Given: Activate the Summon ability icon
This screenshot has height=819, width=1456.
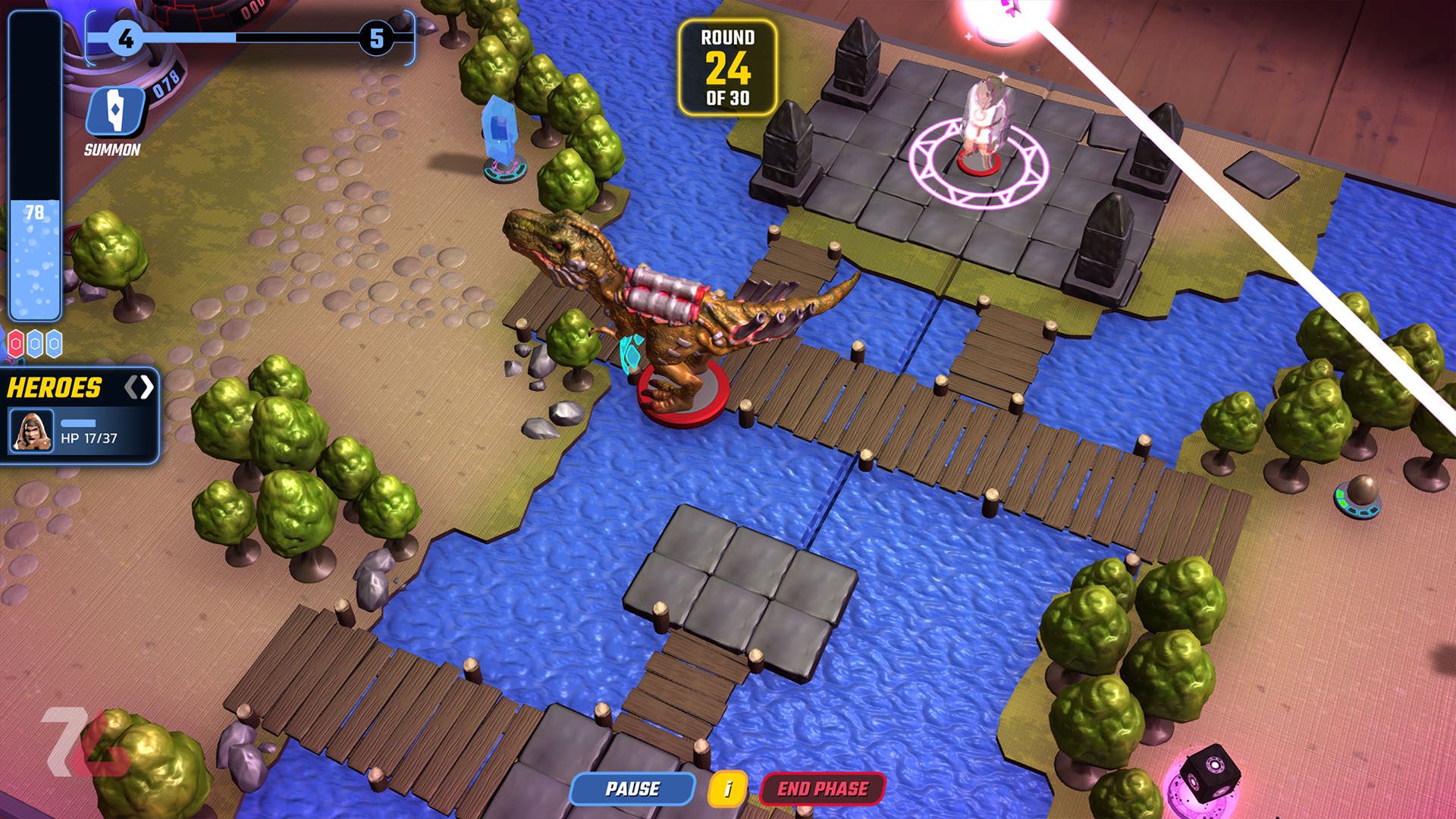Looking at the screenshot, I should pos(115,111).
